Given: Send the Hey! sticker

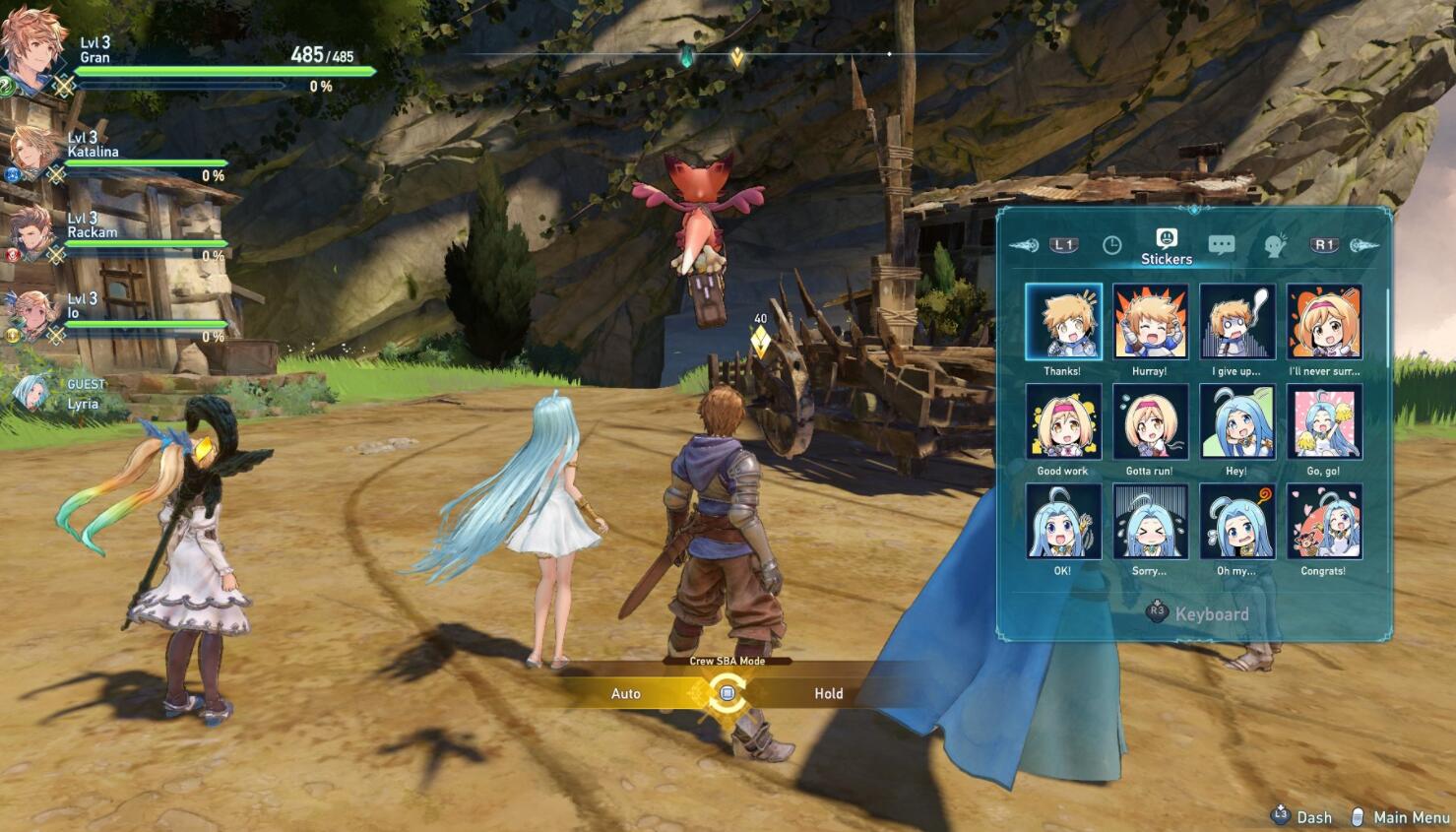Looking at the screenshot, I should point(1236,421).
